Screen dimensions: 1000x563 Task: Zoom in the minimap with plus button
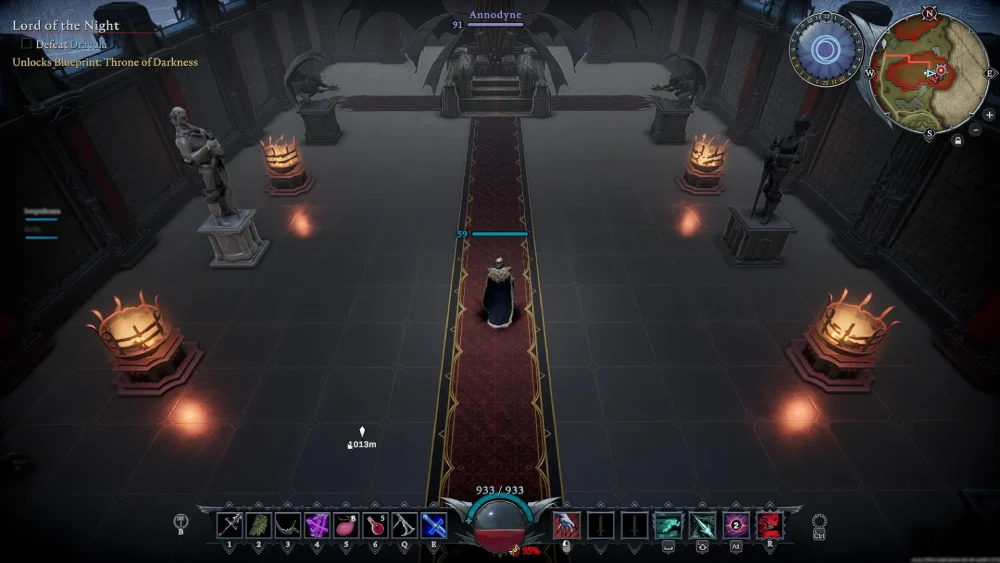[x=989, y=115]
